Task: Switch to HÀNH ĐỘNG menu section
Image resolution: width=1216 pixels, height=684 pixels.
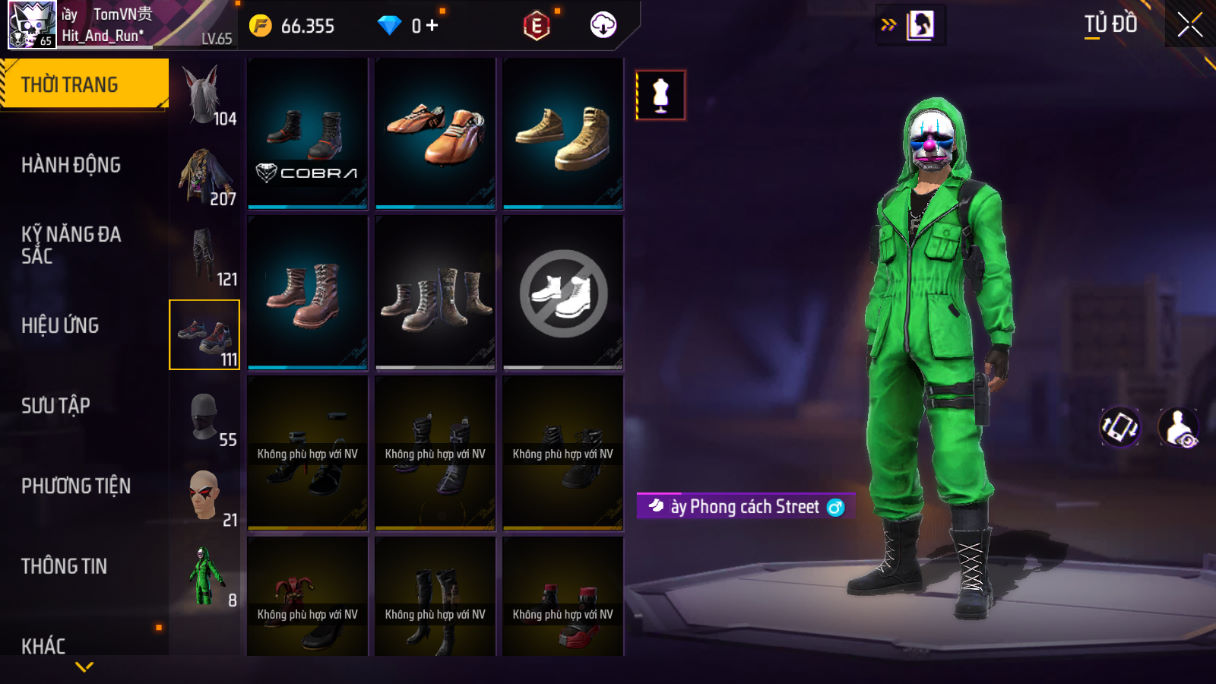Action: (71, 165)
